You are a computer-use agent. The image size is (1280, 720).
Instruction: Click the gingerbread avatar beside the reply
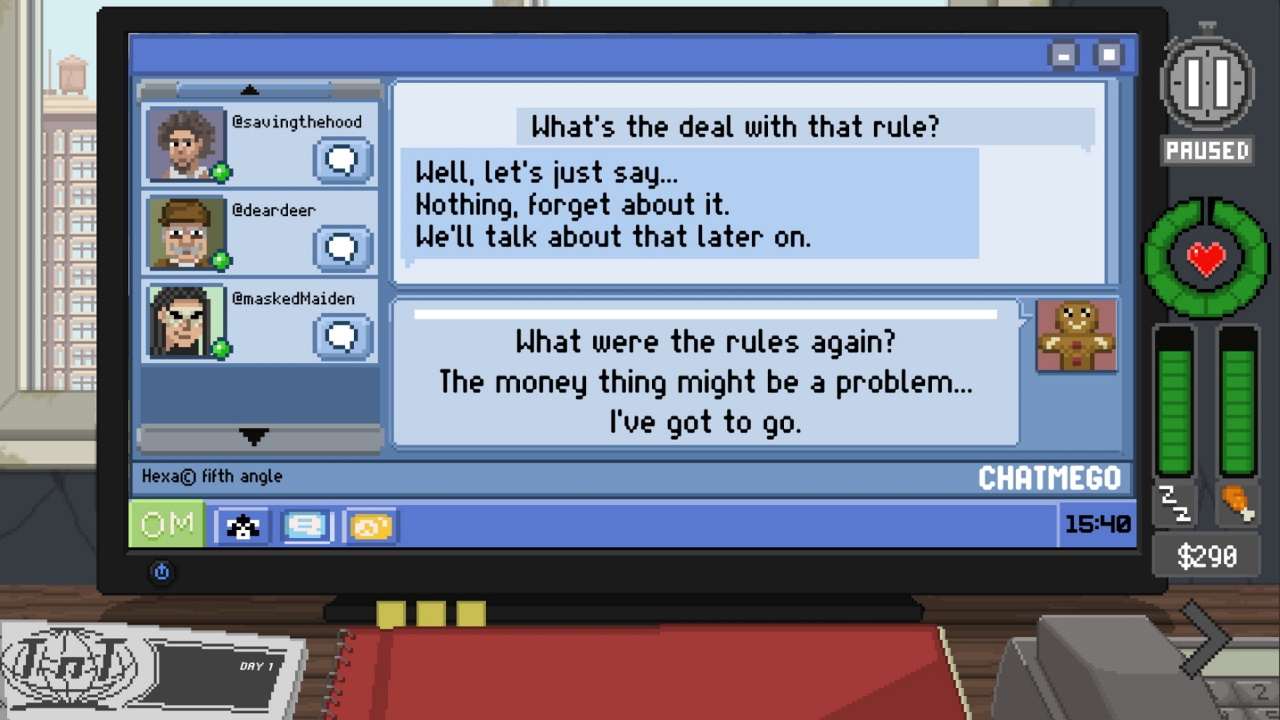point(1076,336)
